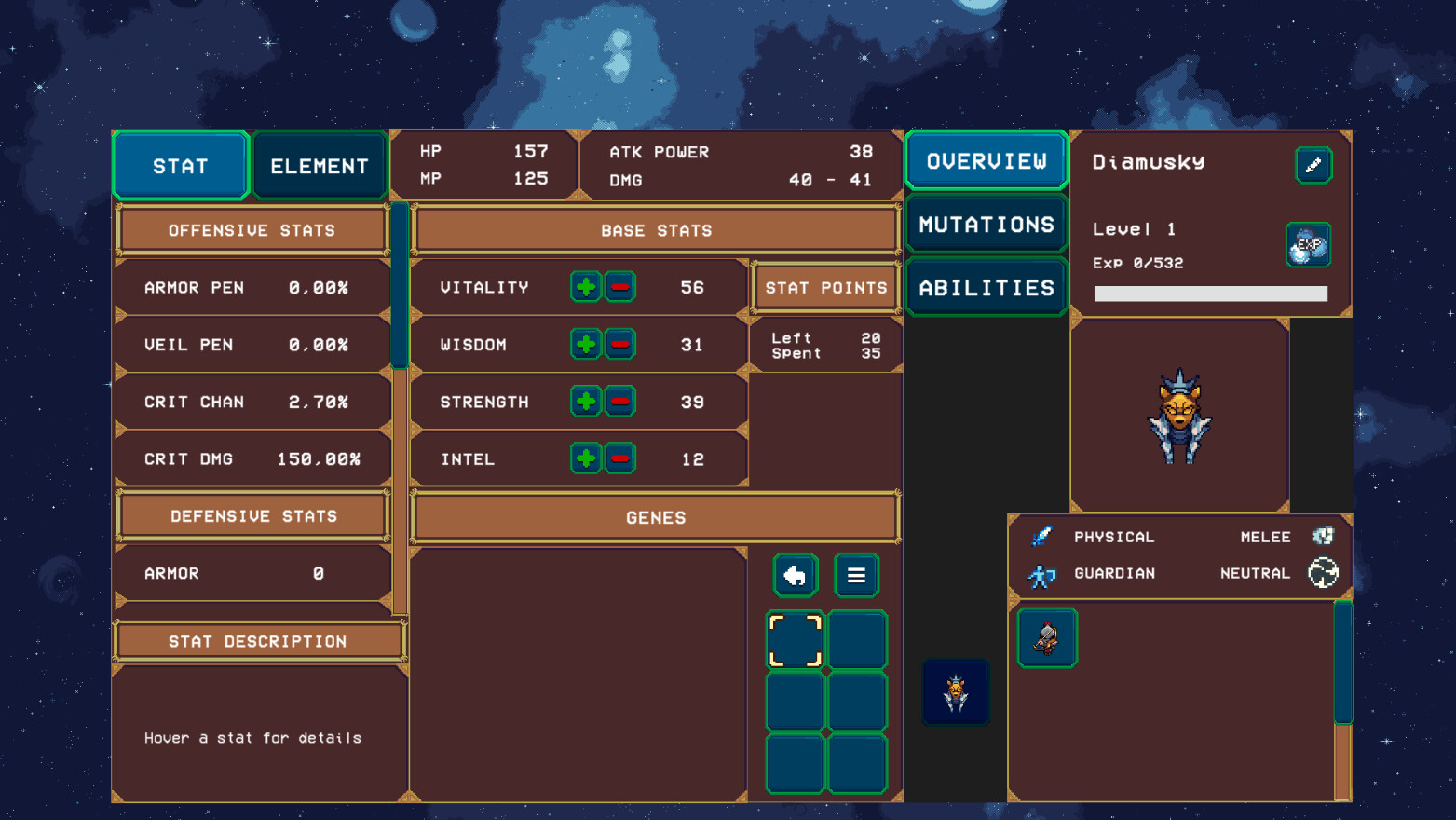Select the MELEE range icon
The width and height of the screenshot is (1456, 820).
click(x=1324, y=537)
